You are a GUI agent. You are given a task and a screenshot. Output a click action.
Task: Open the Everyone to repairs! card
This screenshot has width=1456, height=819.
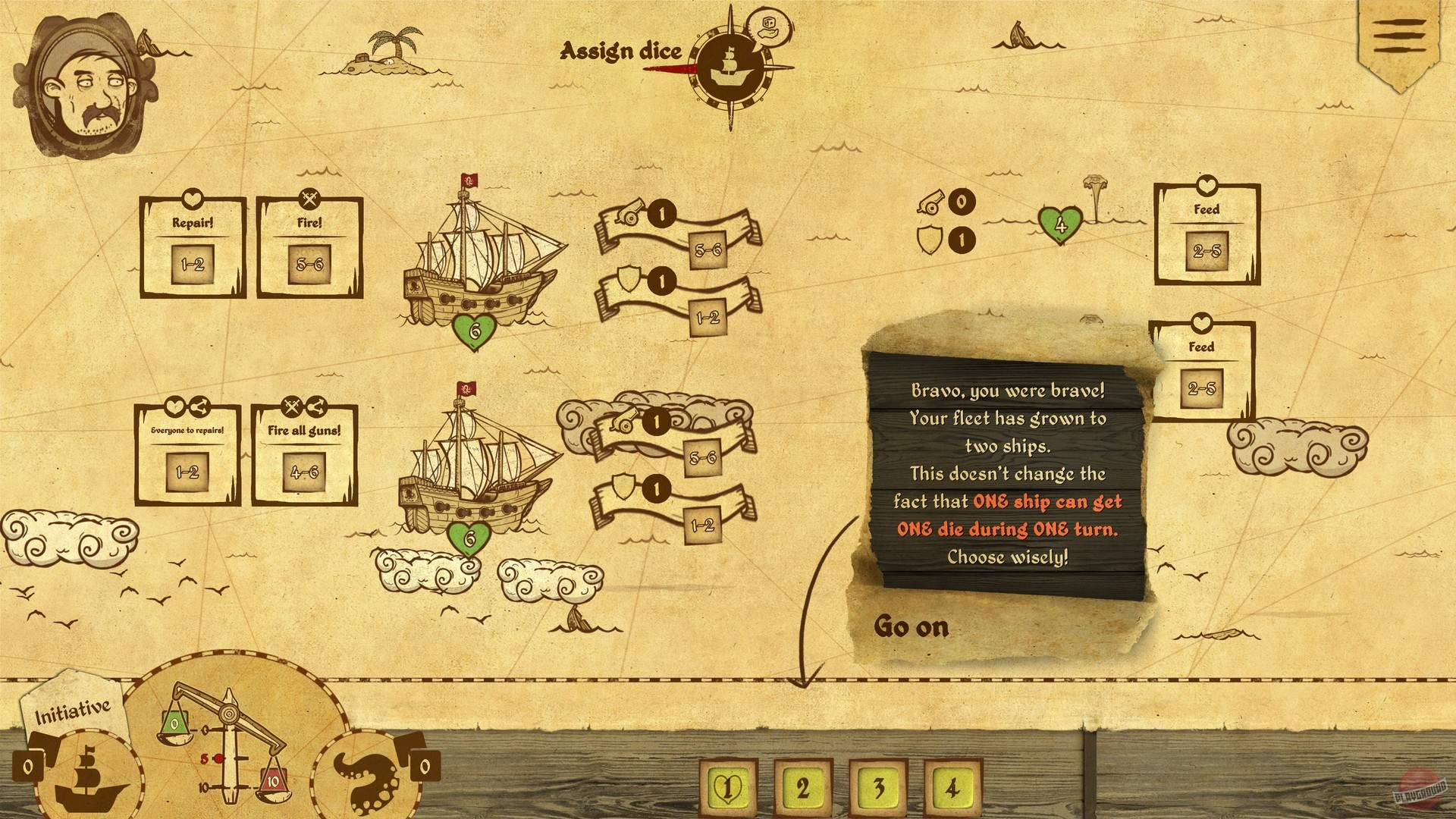tap(187, 455)
